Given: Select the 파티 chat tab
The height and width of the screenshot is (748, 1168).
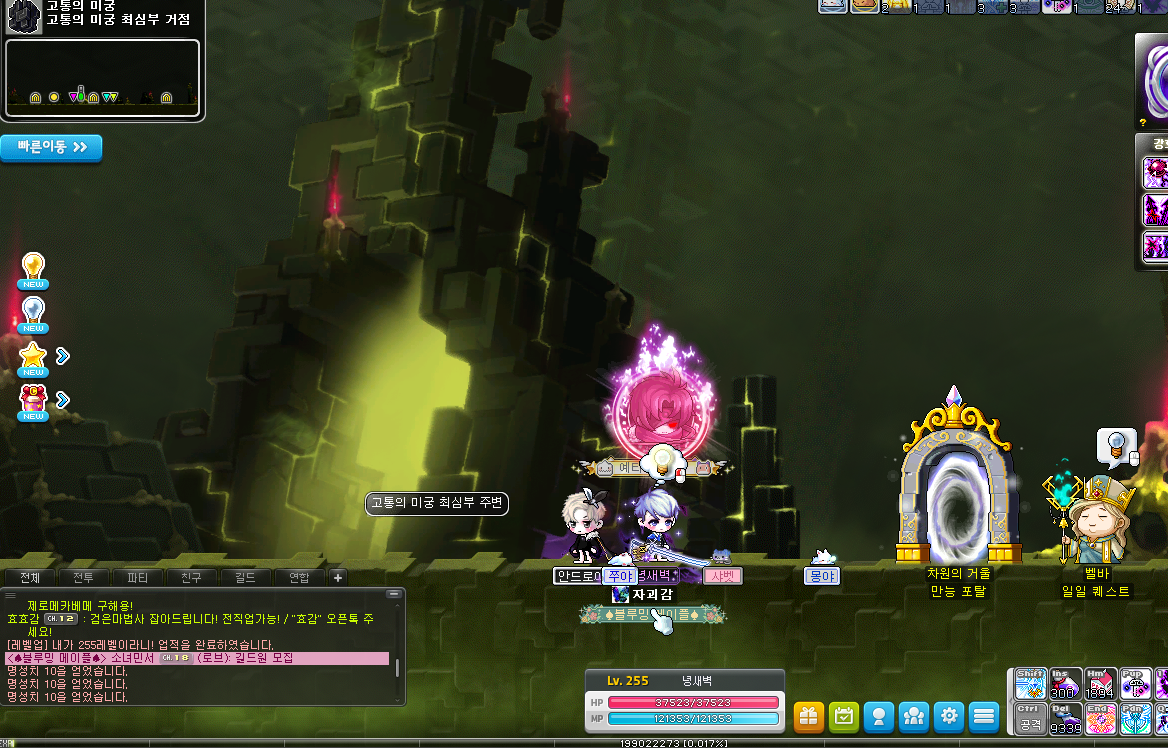Looking at the screenshot, I should pyautogui.click(x=137, y=577).
